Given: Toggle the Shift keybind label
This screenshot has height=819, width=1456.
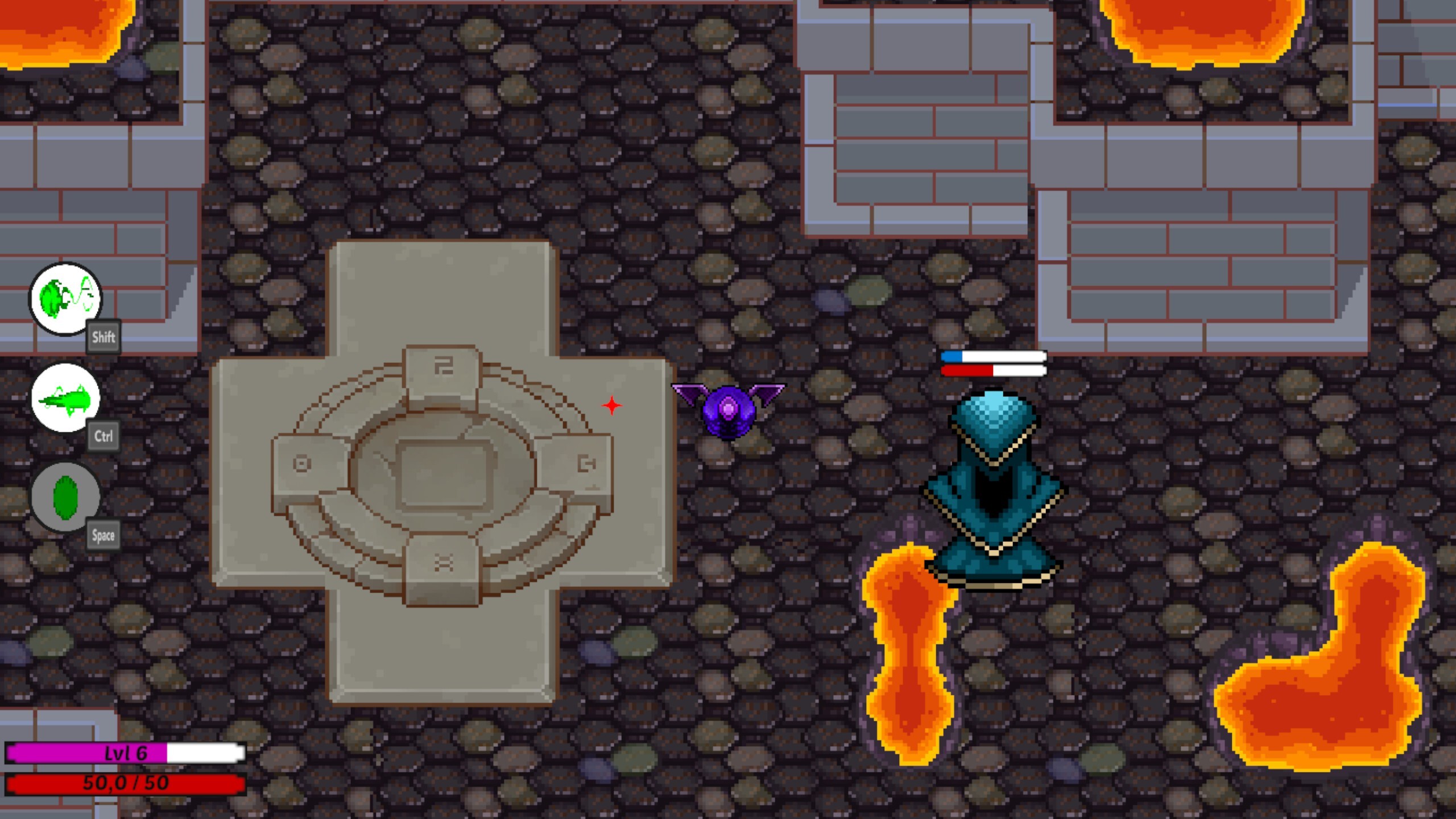Looking at the screenshot, I should point(104,336).
